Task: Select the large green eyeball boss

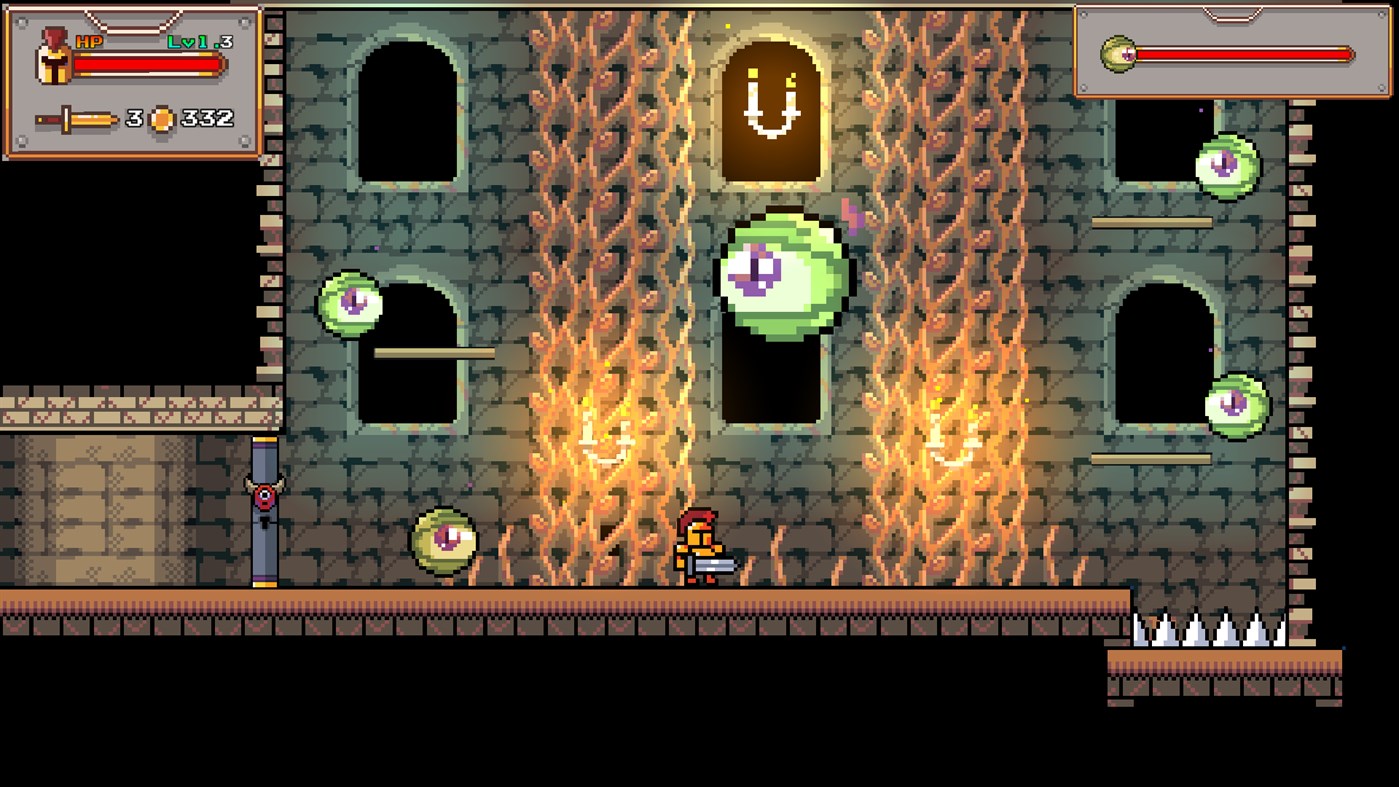Action: coord(780,275)
